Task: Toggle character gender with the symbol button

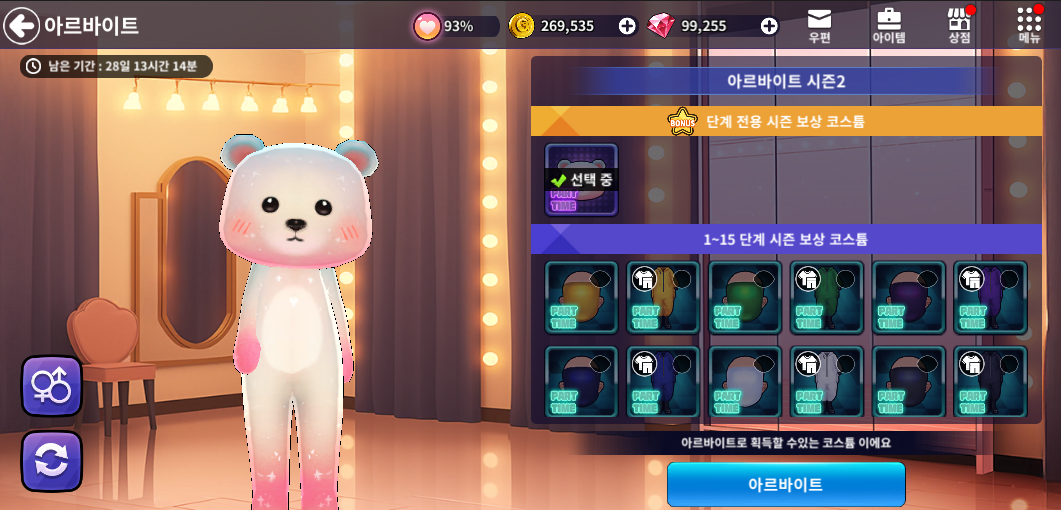Action: (52, 386)
